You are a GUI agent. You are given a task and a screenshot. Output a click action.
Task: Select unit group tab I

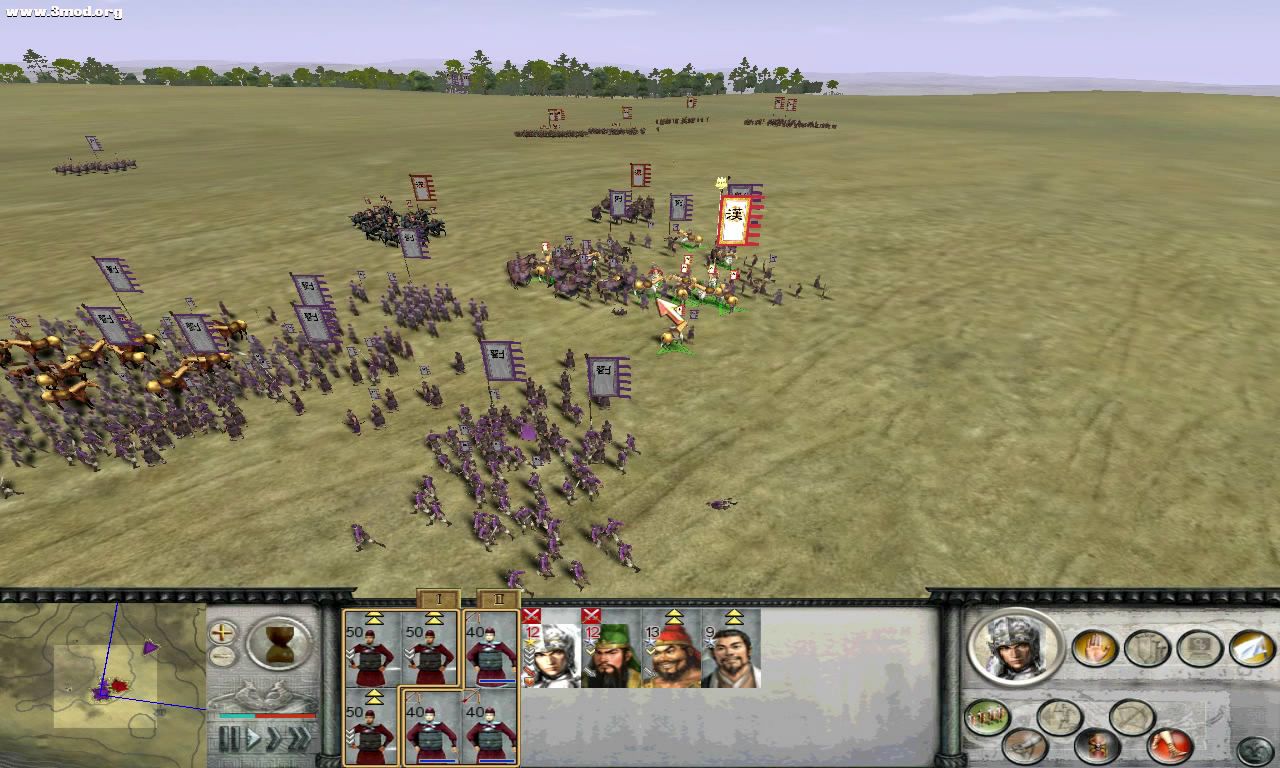tap(438, 598)
